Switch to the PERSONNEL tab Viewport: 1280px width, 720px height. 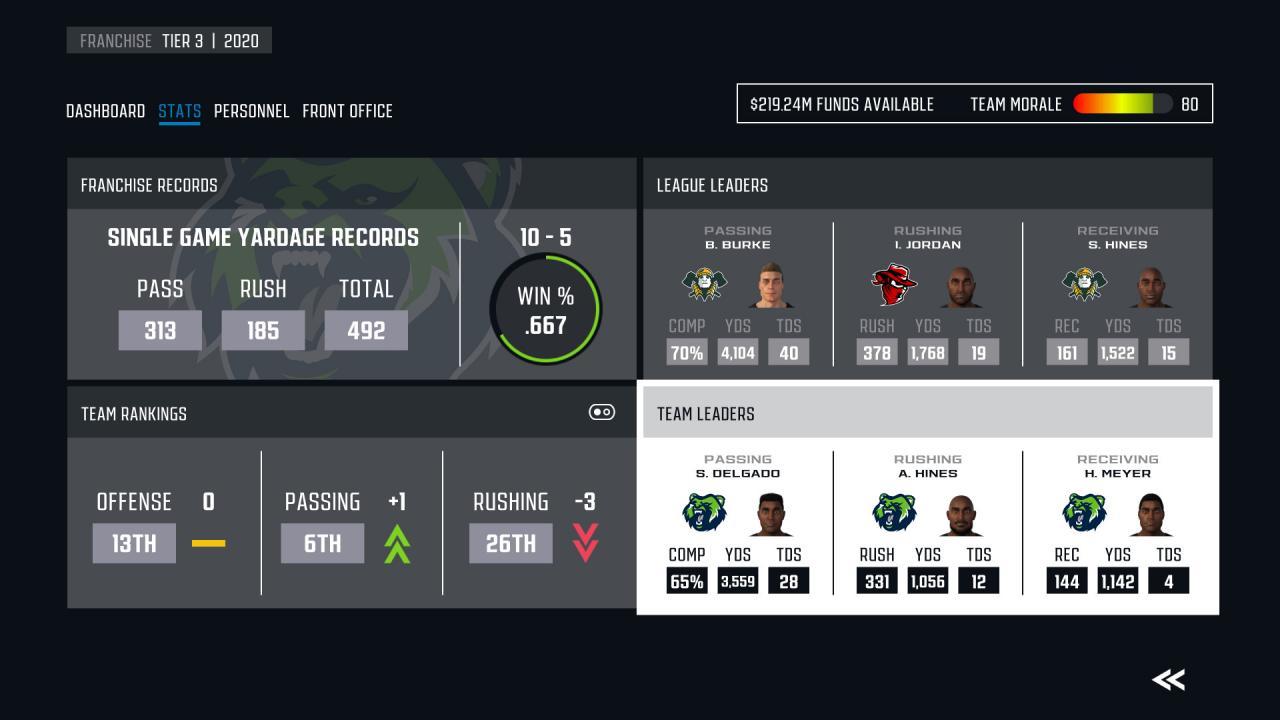[252, 111]
